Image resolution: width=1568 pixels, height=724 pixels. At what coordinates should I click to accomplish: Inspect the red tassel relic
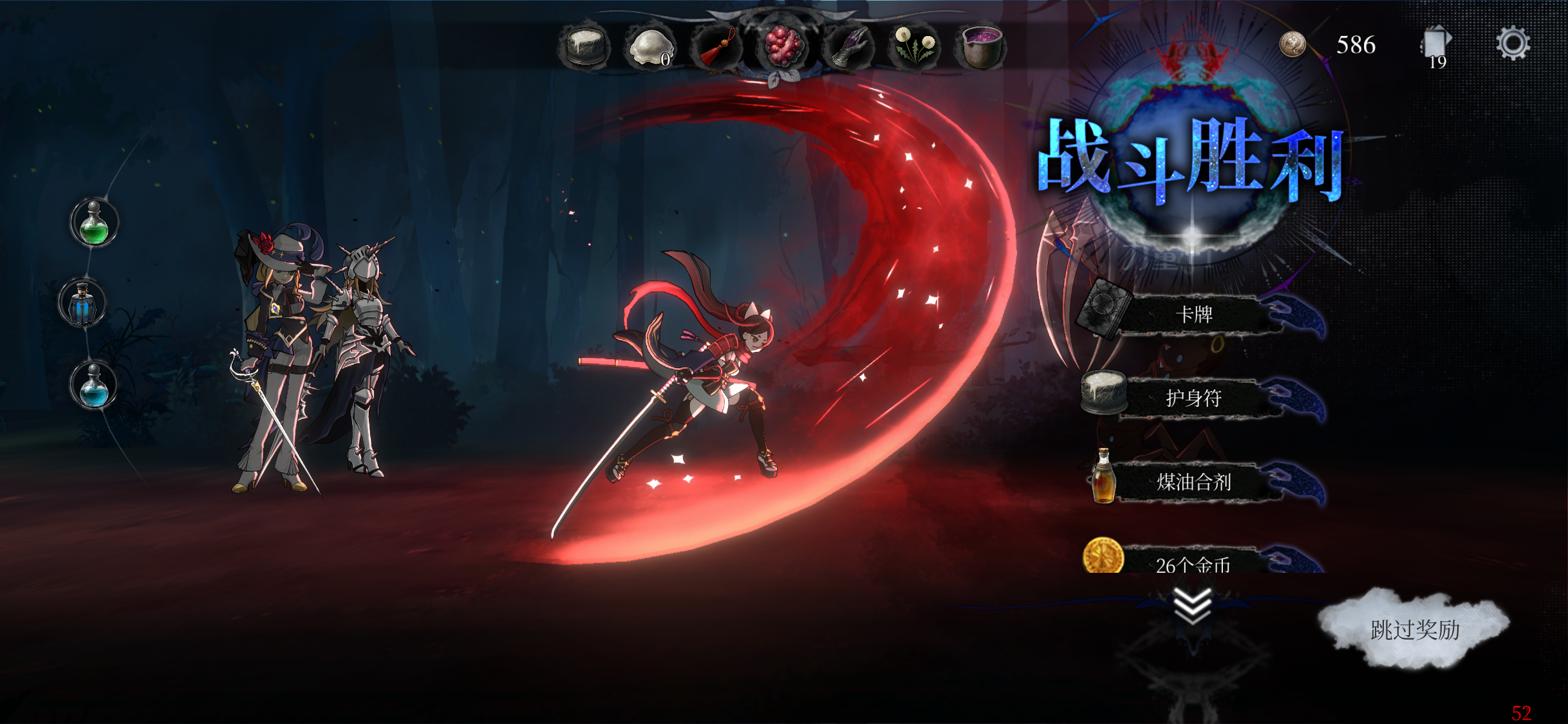716,48
